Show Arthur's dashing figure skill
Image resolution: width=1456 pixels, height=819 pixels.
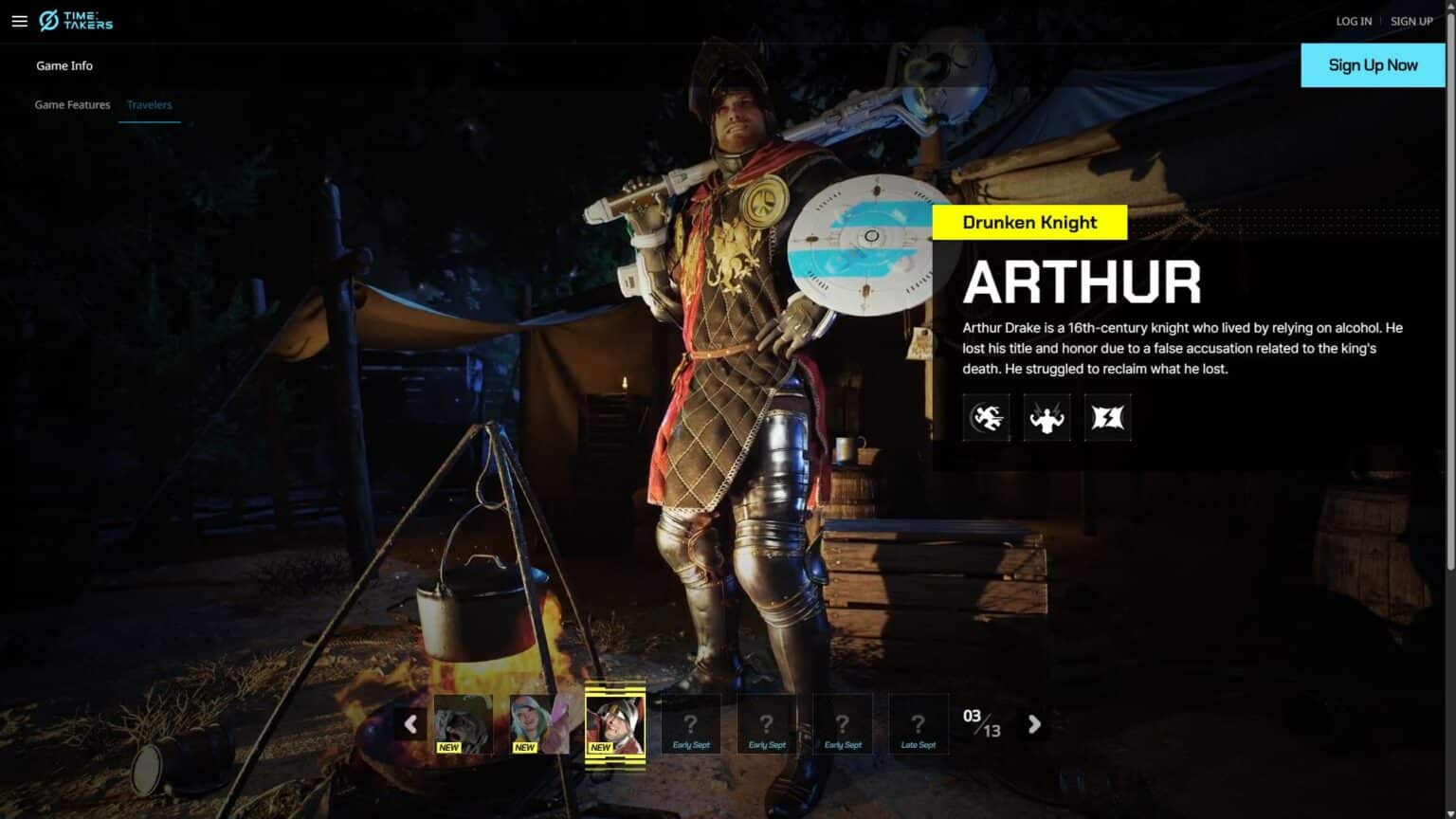[986, 417]
